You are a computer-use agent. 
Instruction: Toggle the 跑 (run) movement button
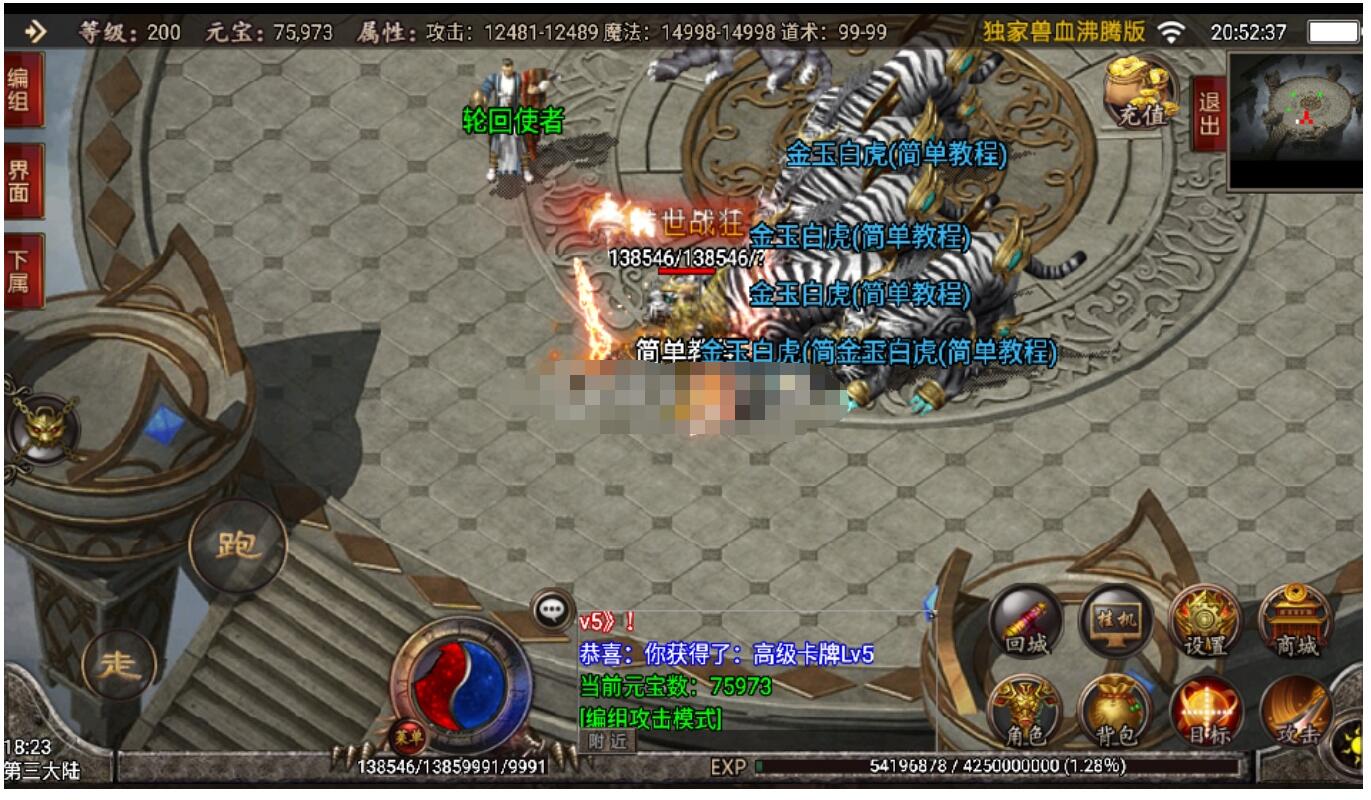[x=238, y=546]
